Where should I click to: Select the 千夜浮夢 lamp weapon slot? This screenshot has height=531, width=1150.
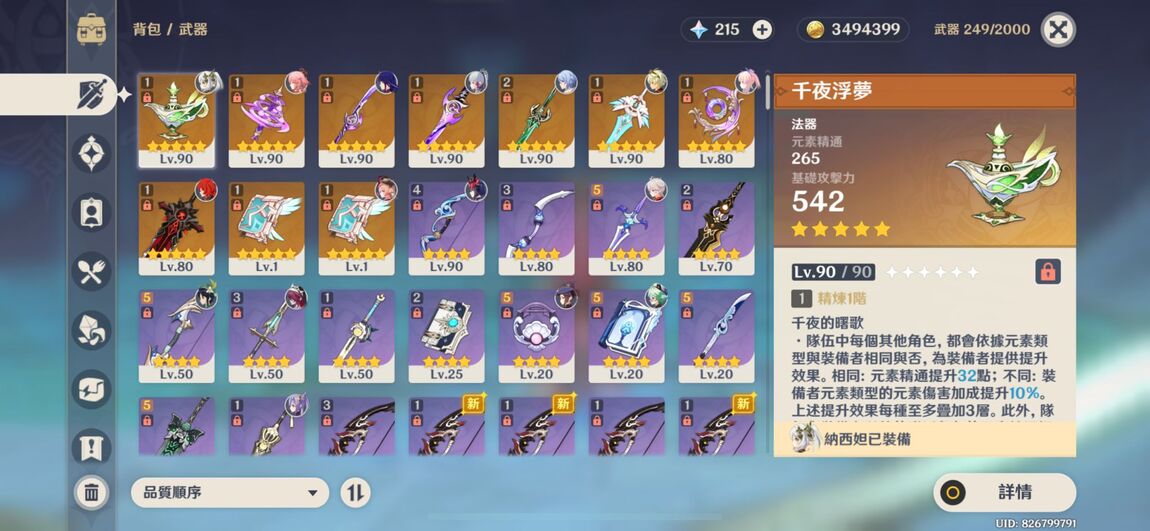(x=176, y=120)
